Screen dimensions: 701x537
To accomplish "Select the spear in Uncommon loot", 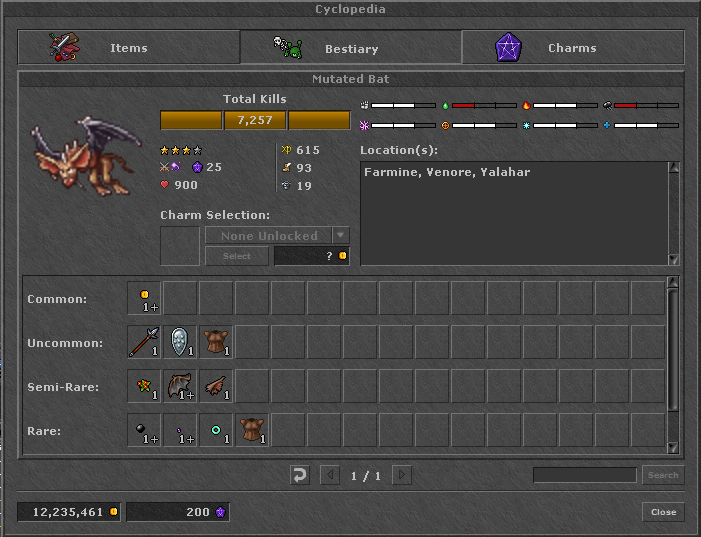I will pyautogui.click(x=144, y=342).
